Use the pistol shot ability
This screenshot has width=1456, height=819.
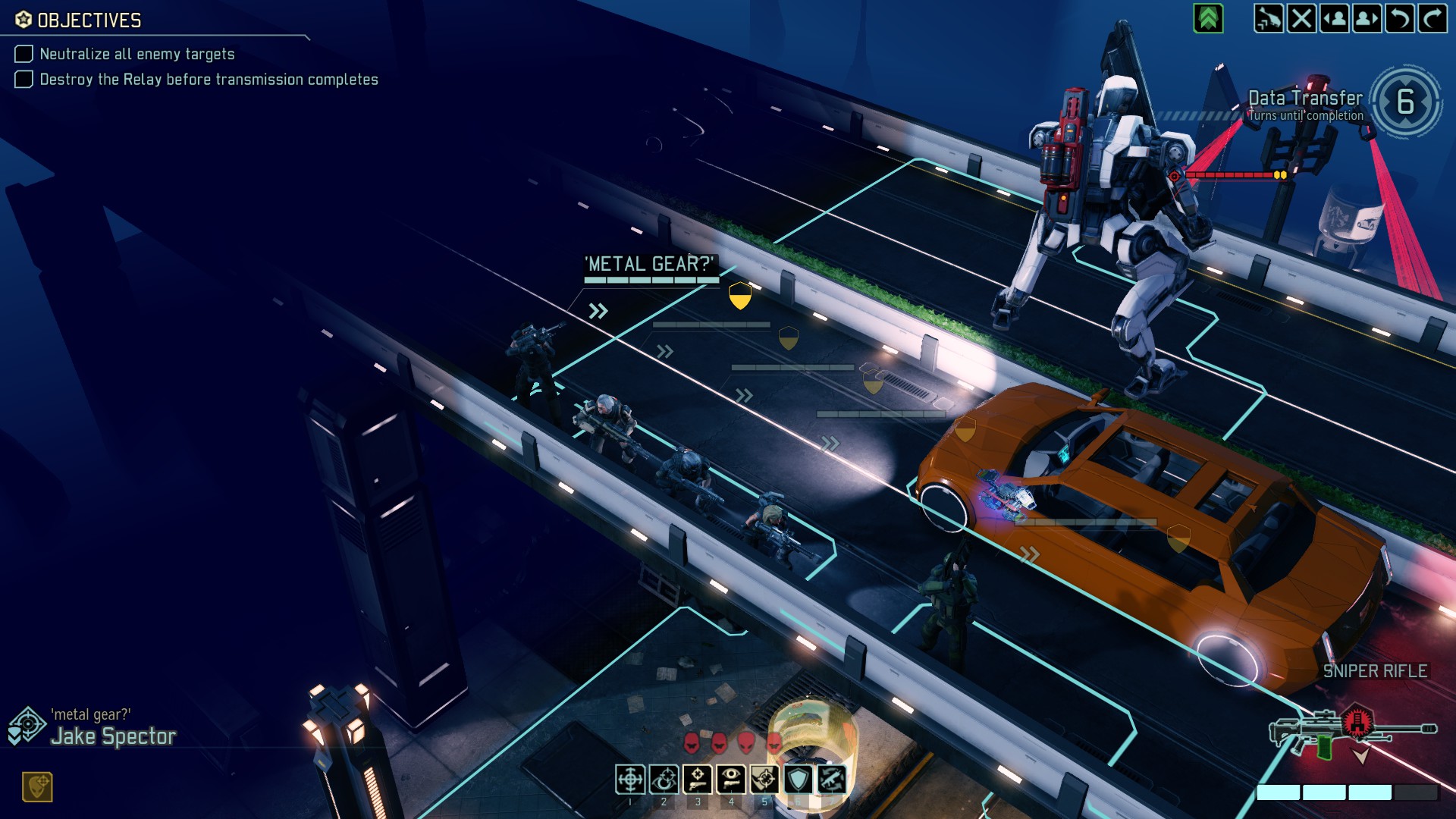click(x=697, y=779)
